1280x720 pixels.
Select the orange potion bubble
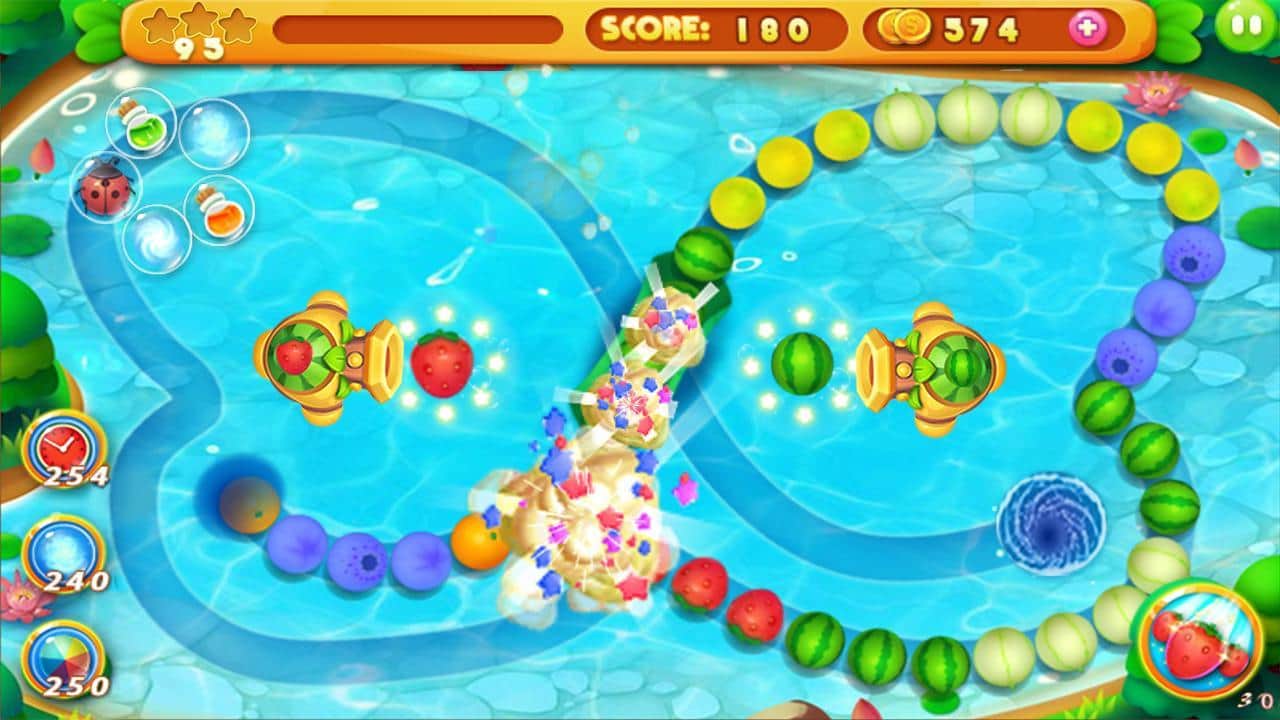click(x=218, y=210)
